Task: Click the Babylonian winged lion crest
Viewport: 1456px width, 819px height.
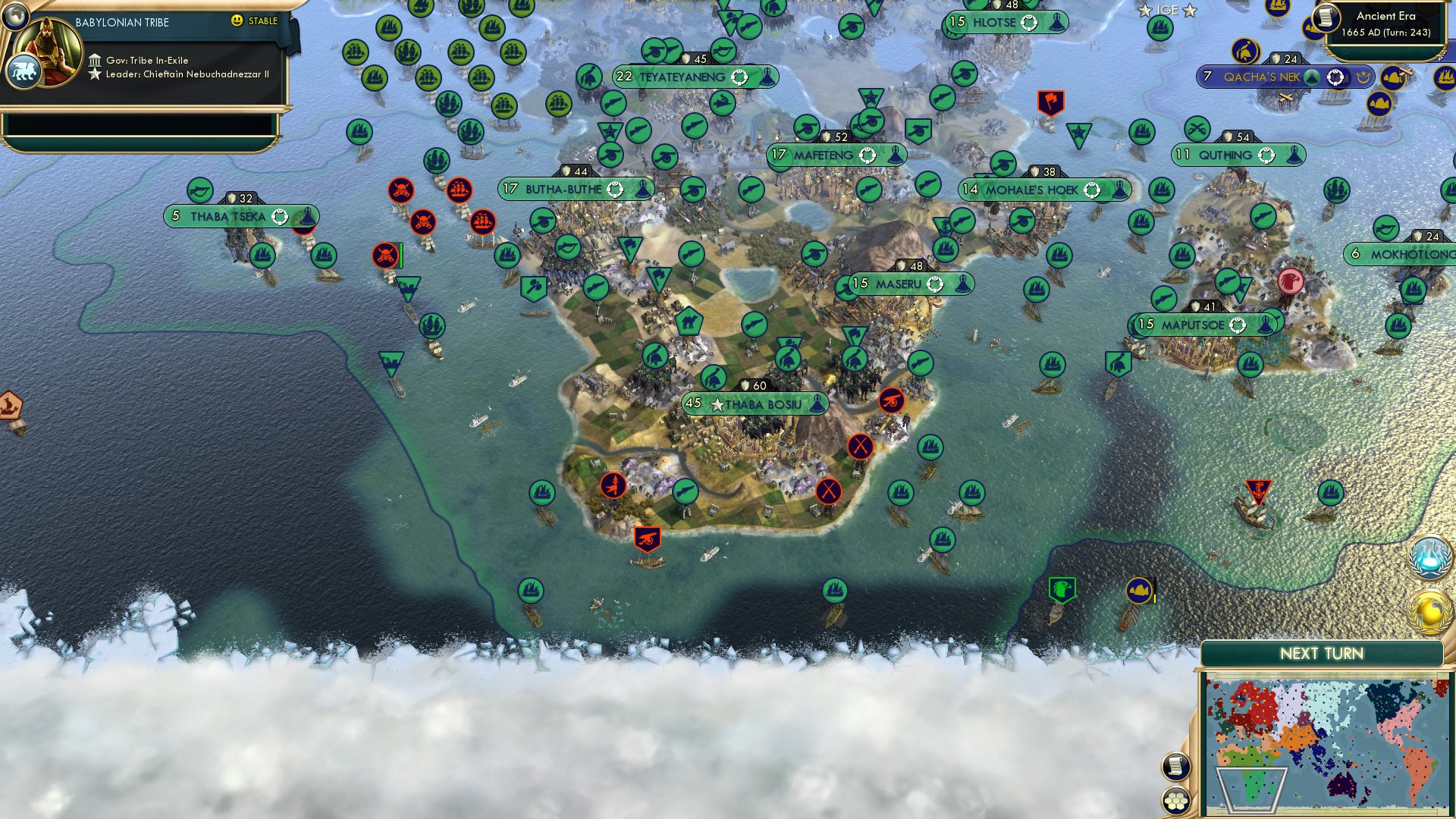Action: click(25, 72)
